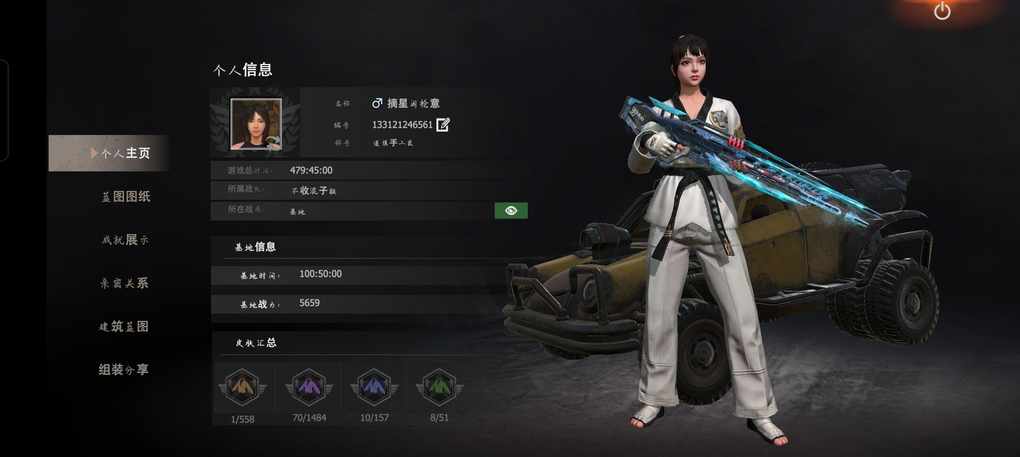1020x457 pixels.
Task: Toggle the green eye visibility button
Action: (511, 211)
